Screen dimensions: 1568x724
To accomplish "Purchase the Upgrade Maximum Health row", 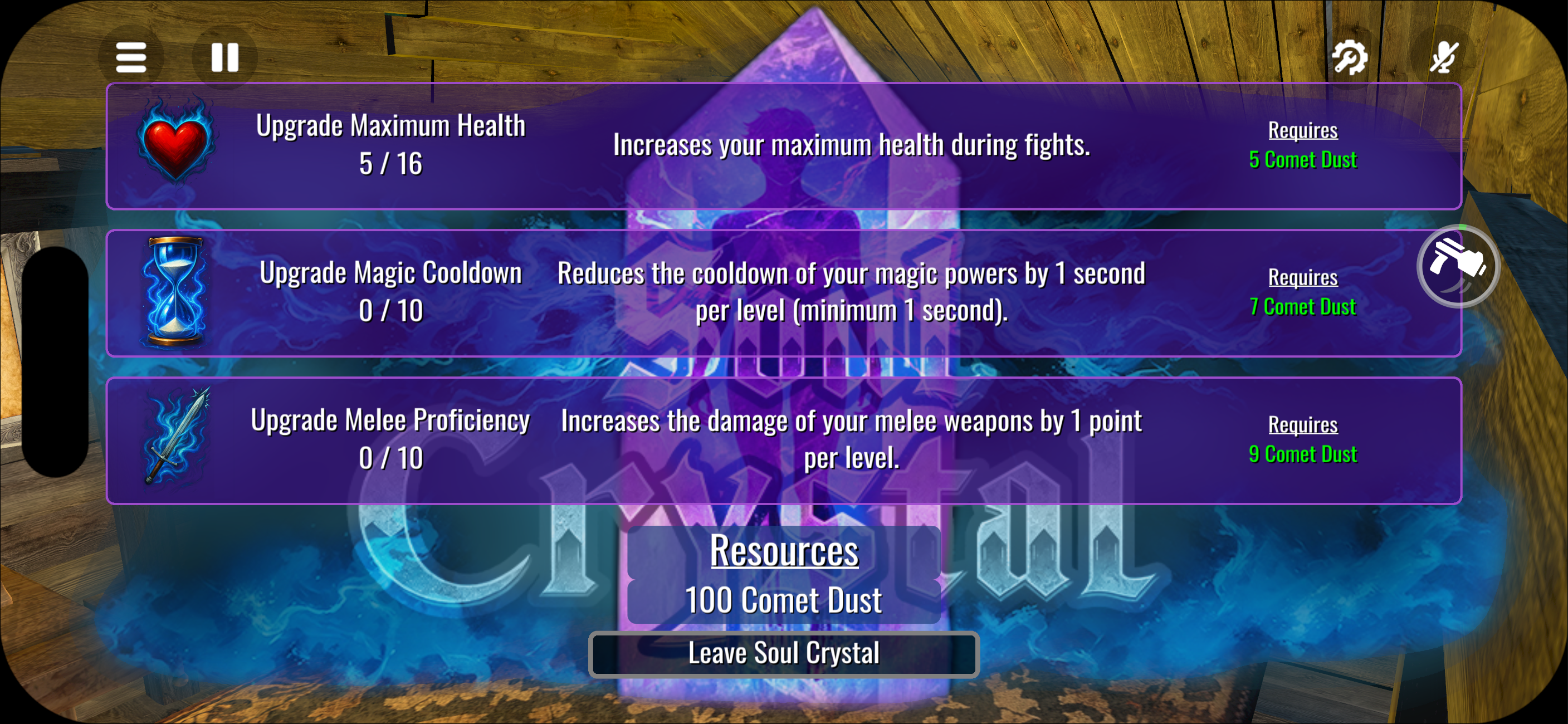I will [x=783, y=146].
